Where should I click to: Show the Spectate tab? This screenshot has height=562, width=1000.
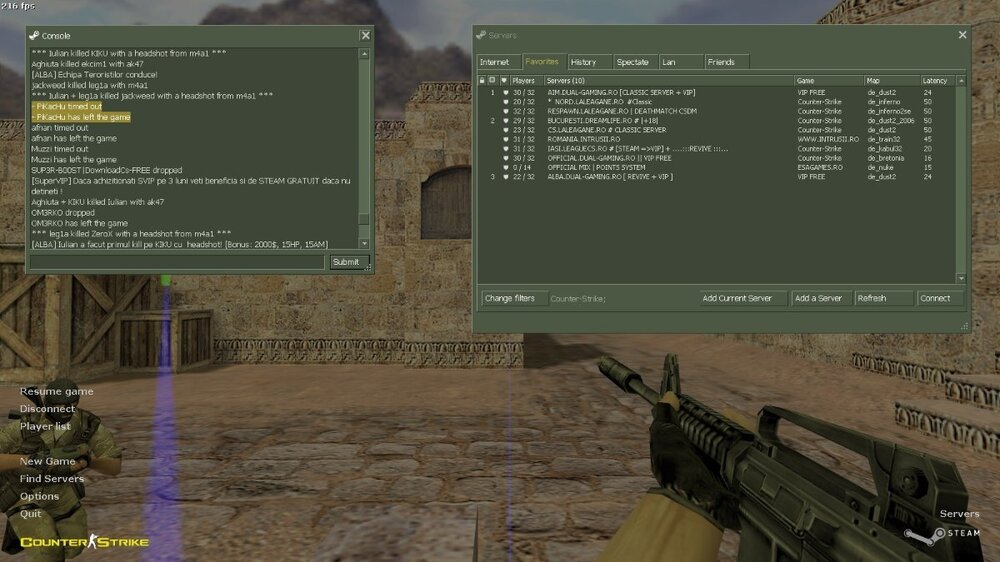coord(632,62)
